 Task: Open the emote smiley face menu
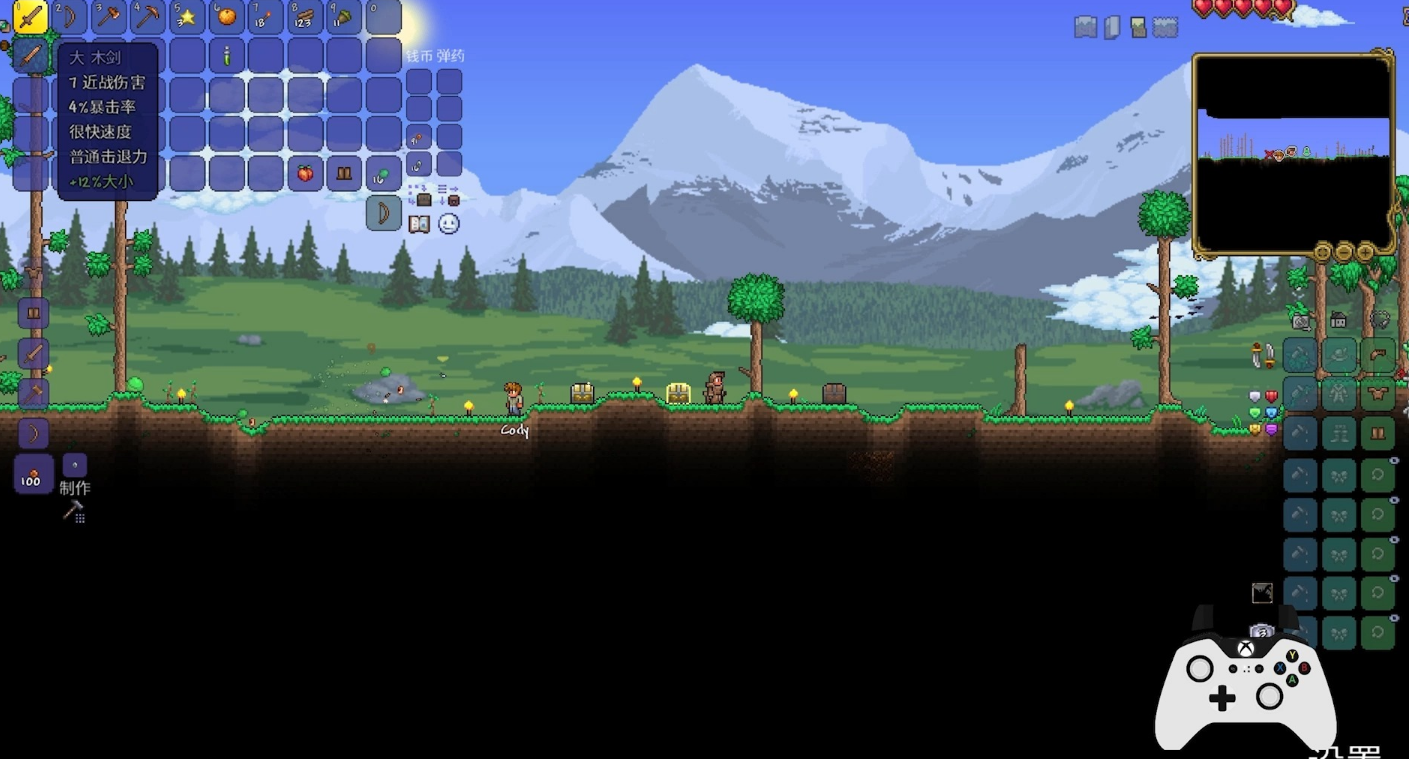coord(449,224)
